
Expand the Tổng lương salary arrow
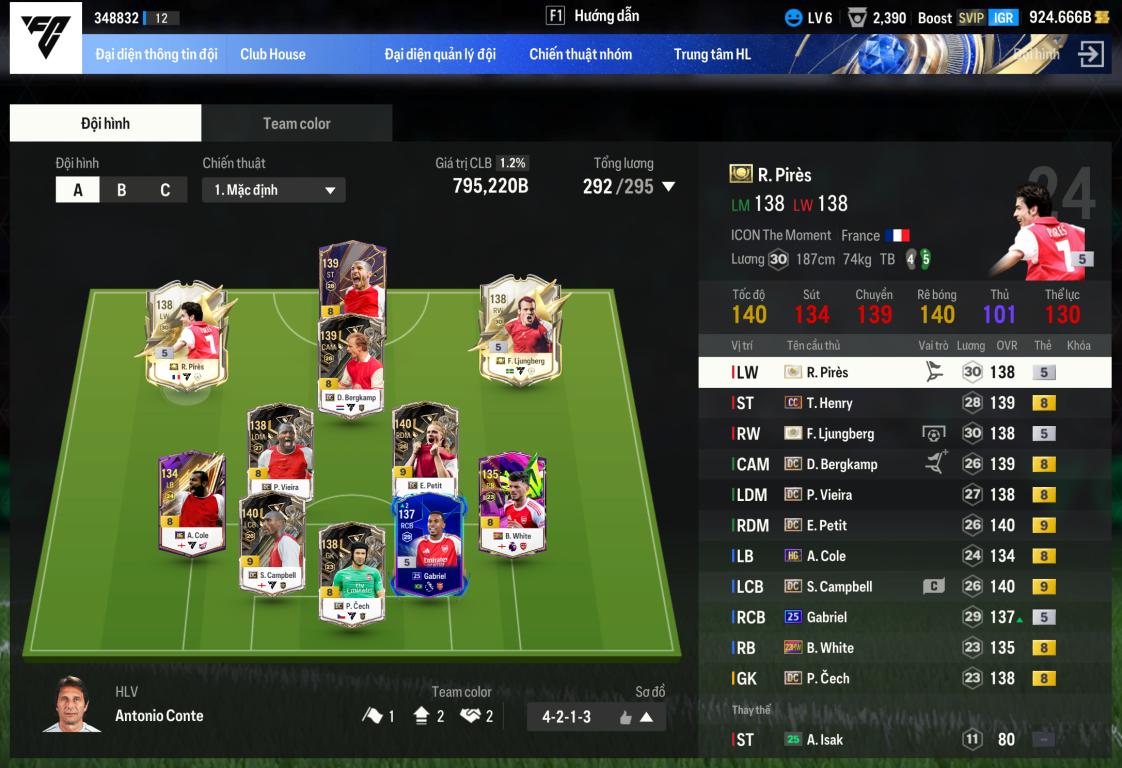click(x=669, y=186)
